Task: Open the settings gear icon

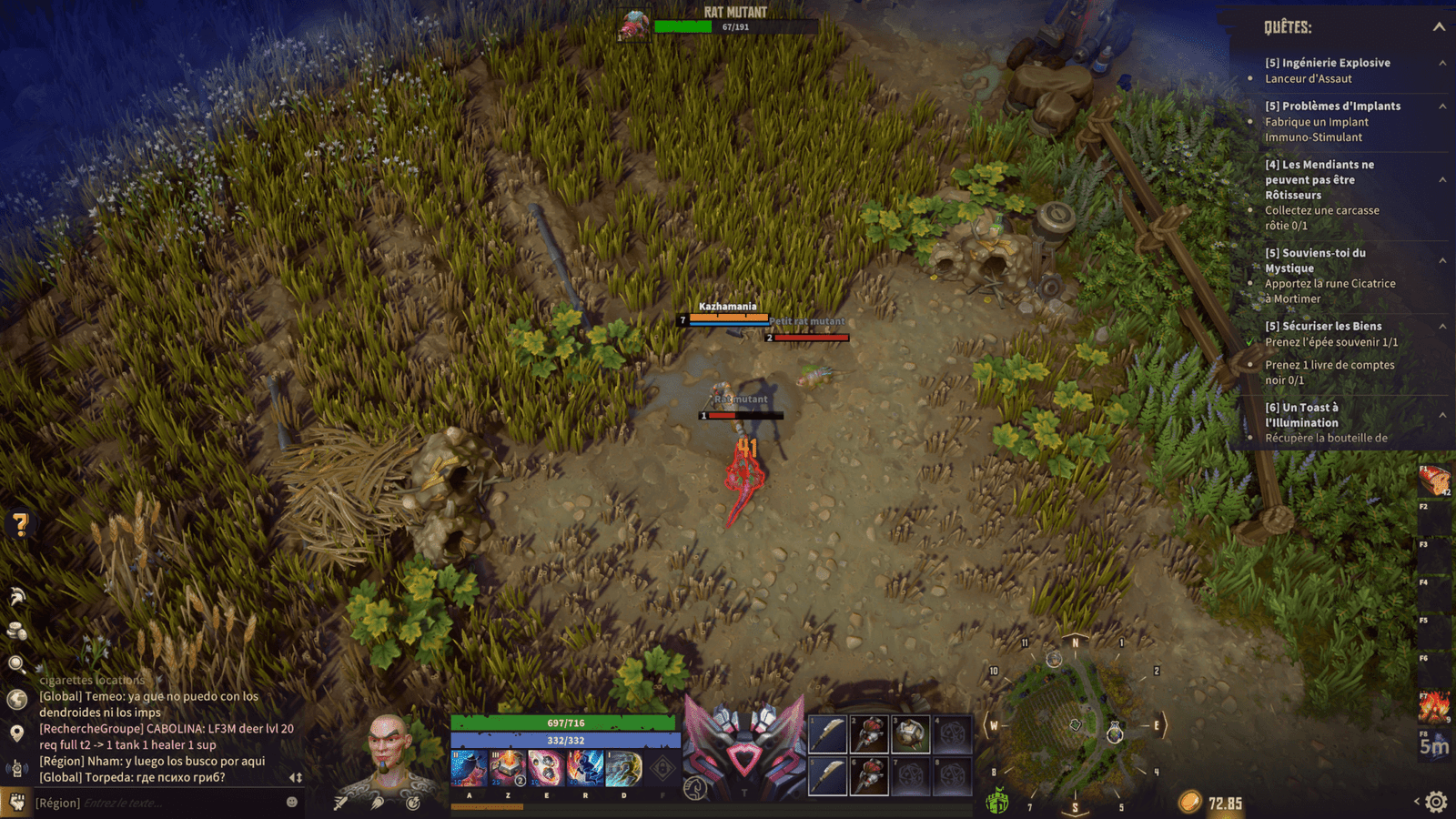Action: pyautogui.click(x=1436, y=802)
